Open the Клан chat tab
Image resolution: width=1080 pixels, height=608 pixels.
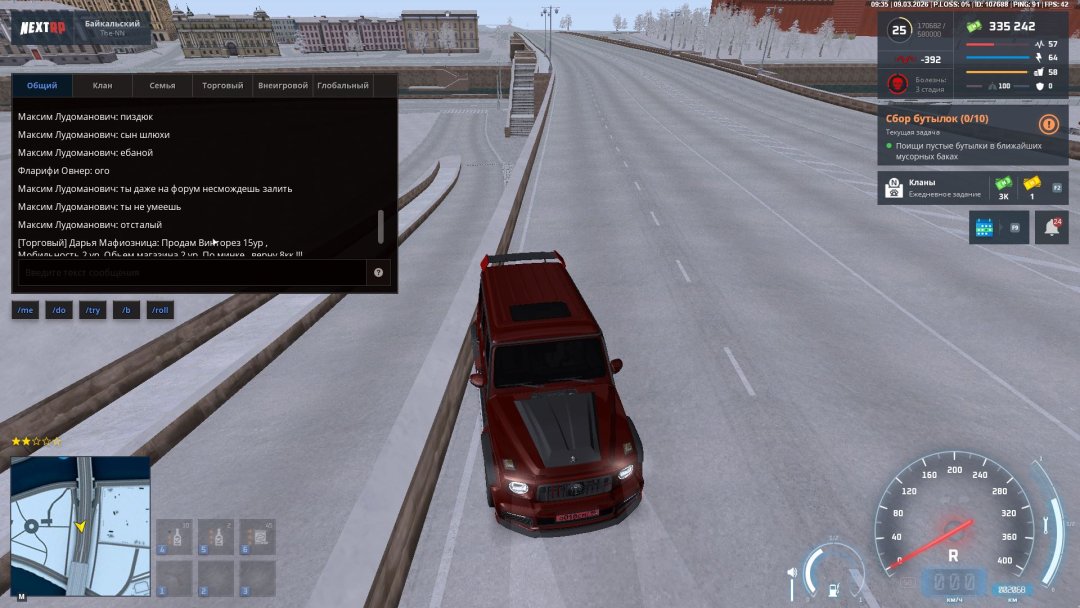pyautogui.click(x=102, y=86)
